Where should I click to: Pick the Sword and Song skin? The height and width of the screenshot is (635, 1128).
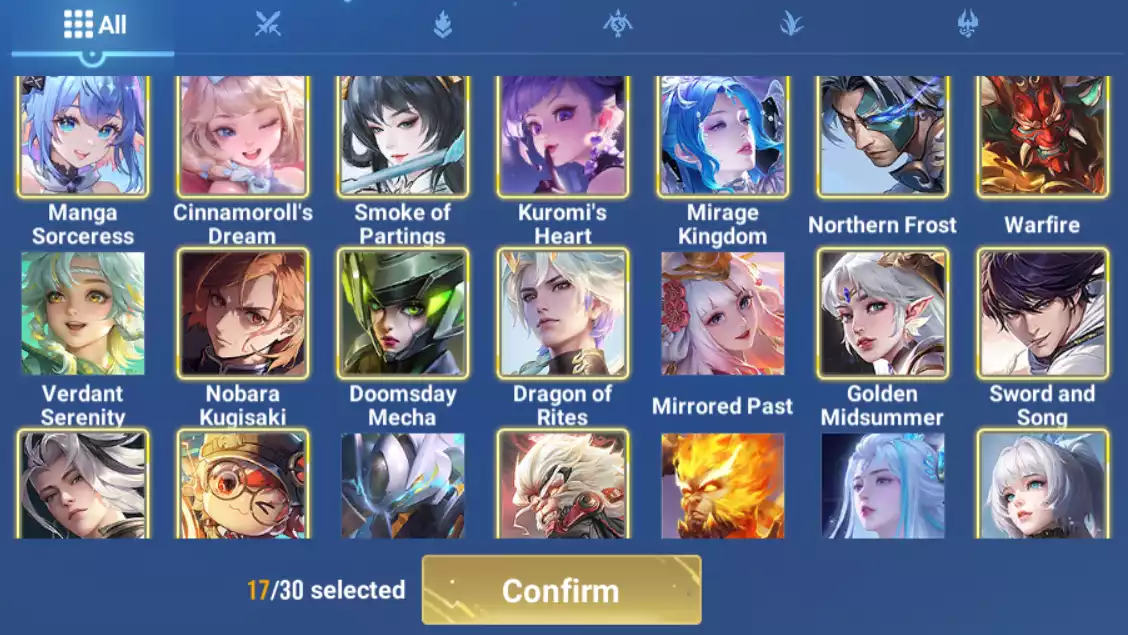(x=1042, y=313)
